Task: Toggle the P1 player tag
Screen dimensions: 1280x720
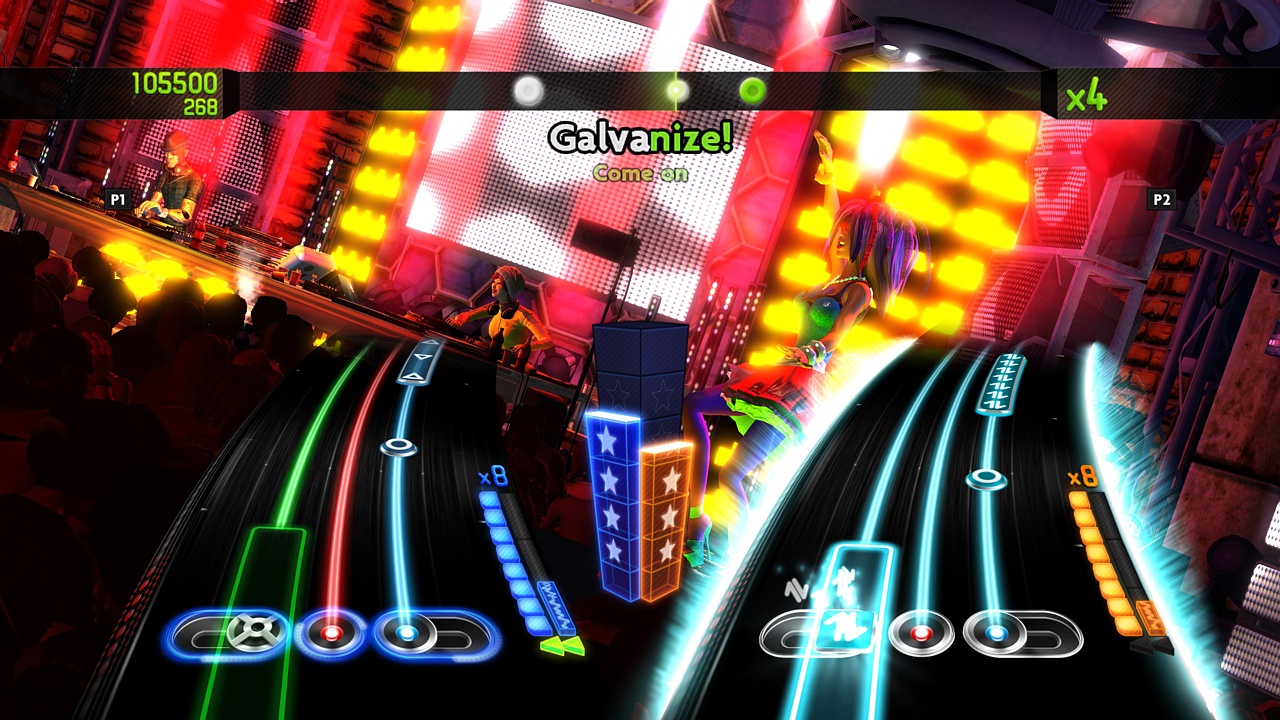Action: [x=116, y=198]
